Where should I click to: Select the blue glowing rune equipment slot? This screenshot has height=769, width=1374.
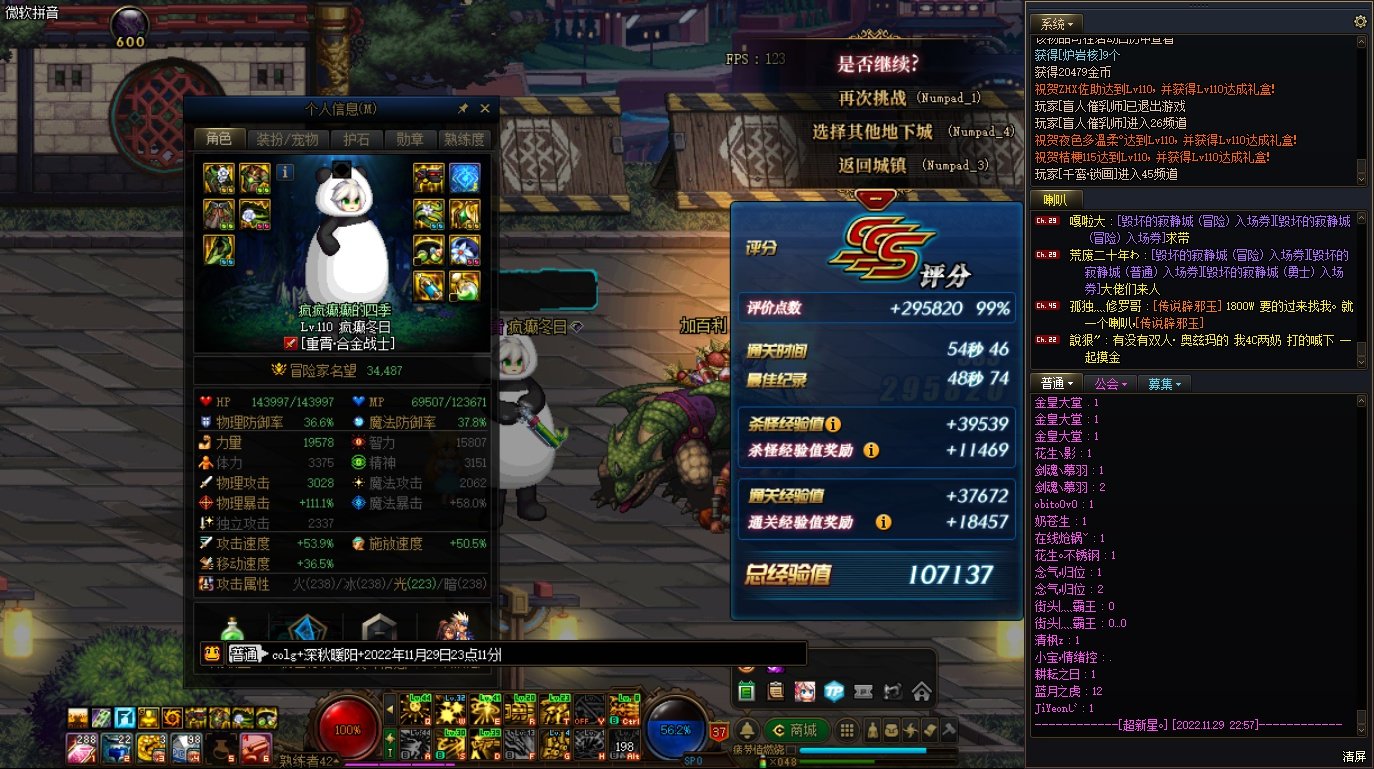tap(464, 178)
